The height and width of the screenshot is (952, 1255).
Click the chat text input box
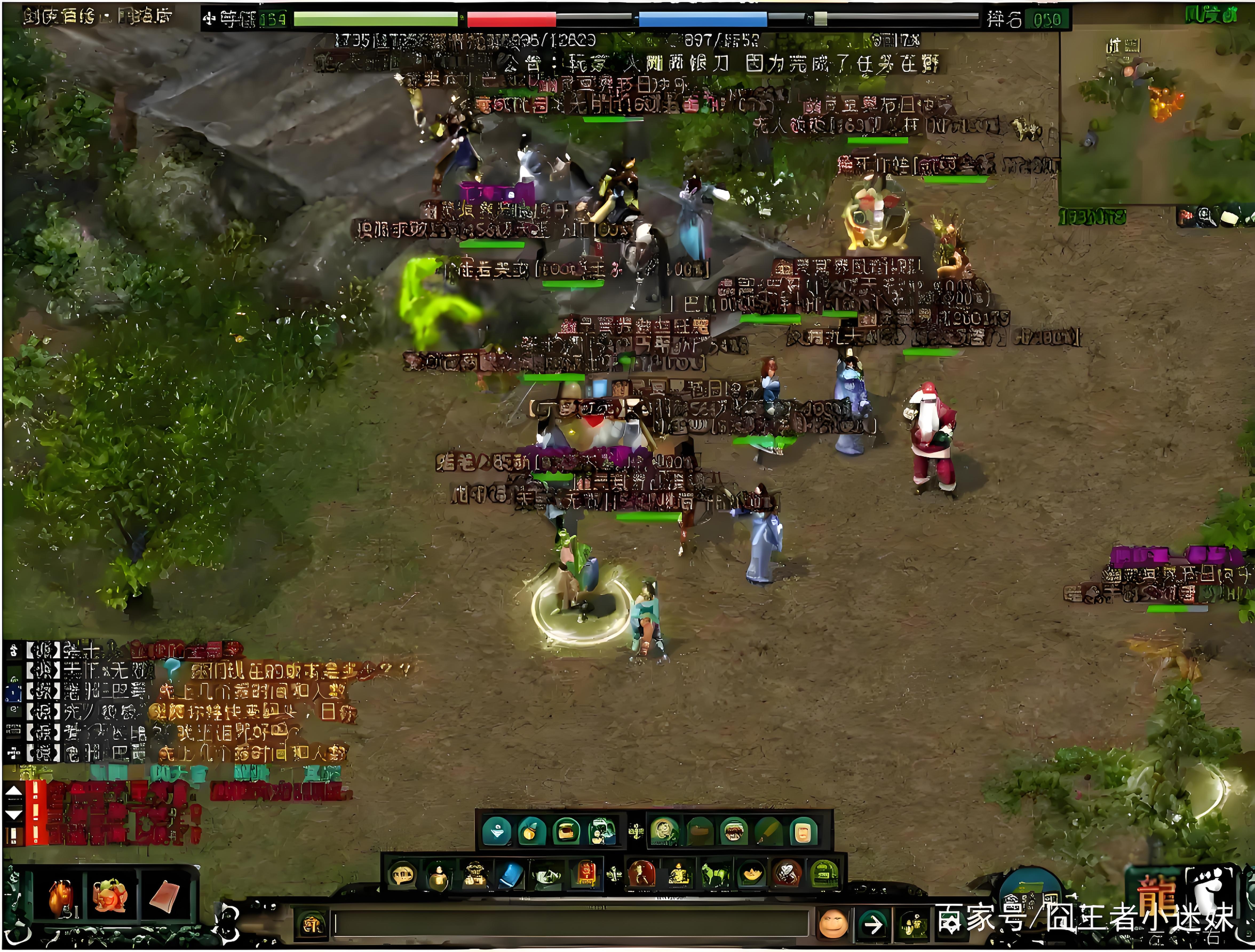click(x=570, y=924)
